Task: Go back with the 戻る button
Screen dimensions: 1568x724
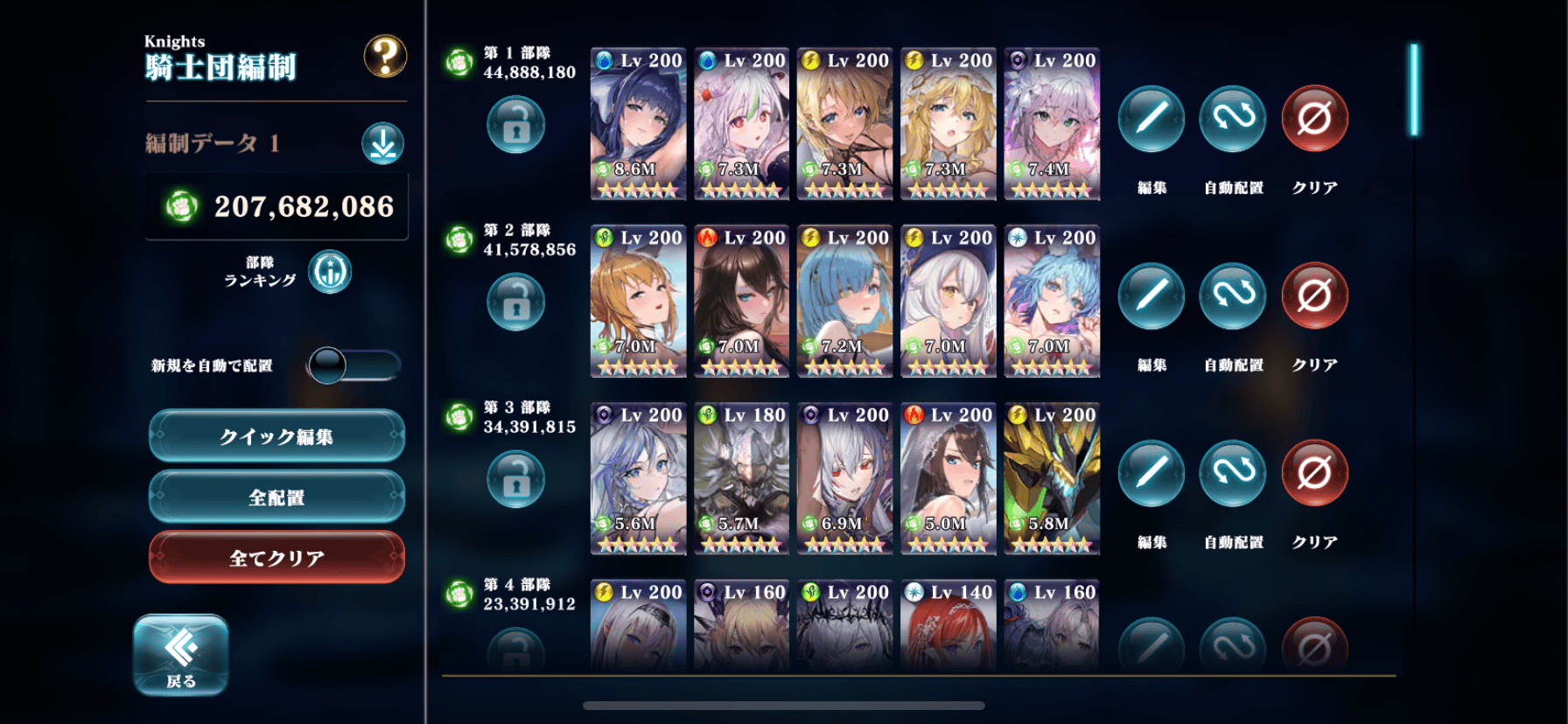Action: click(181, 655)
